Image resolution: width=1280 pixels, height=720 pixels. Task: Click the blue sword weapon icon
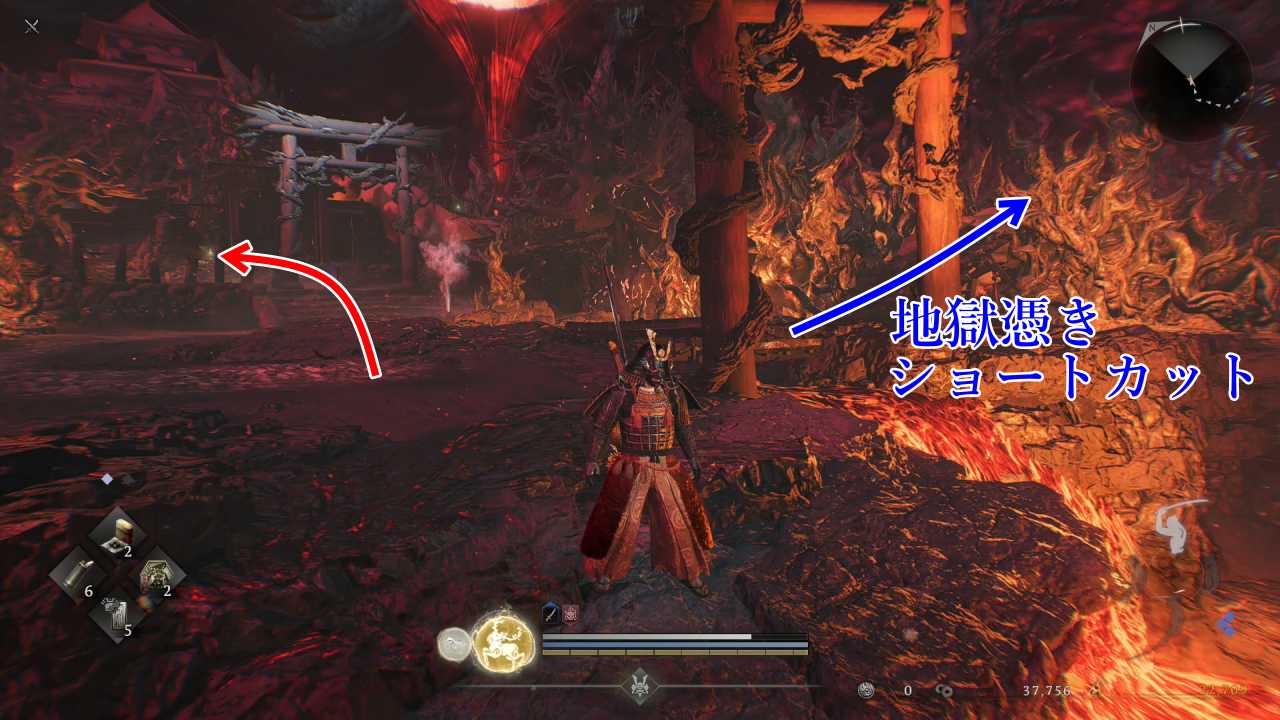click(x=551, y=616)
